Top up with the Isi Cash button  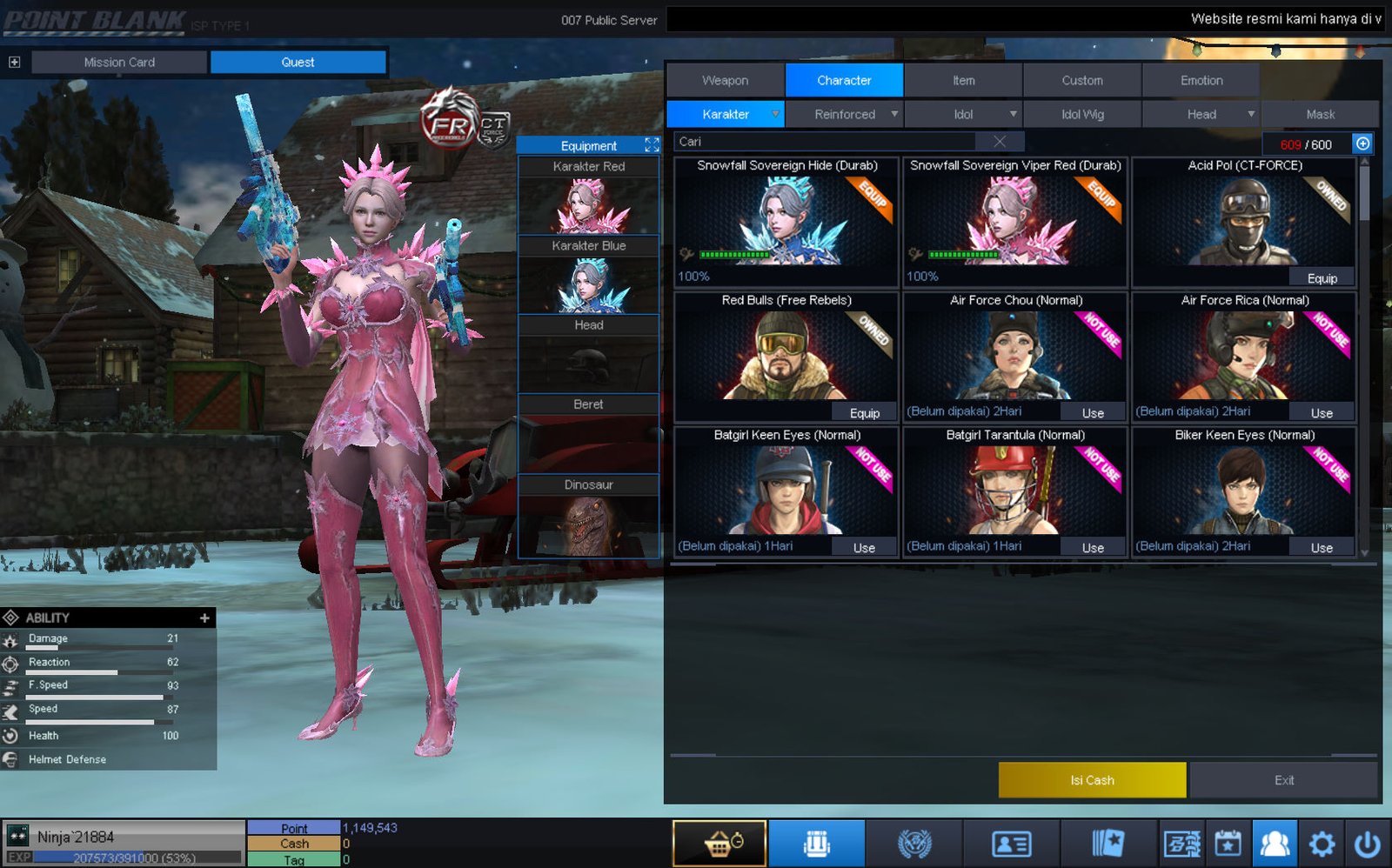tap(1092, 780)
